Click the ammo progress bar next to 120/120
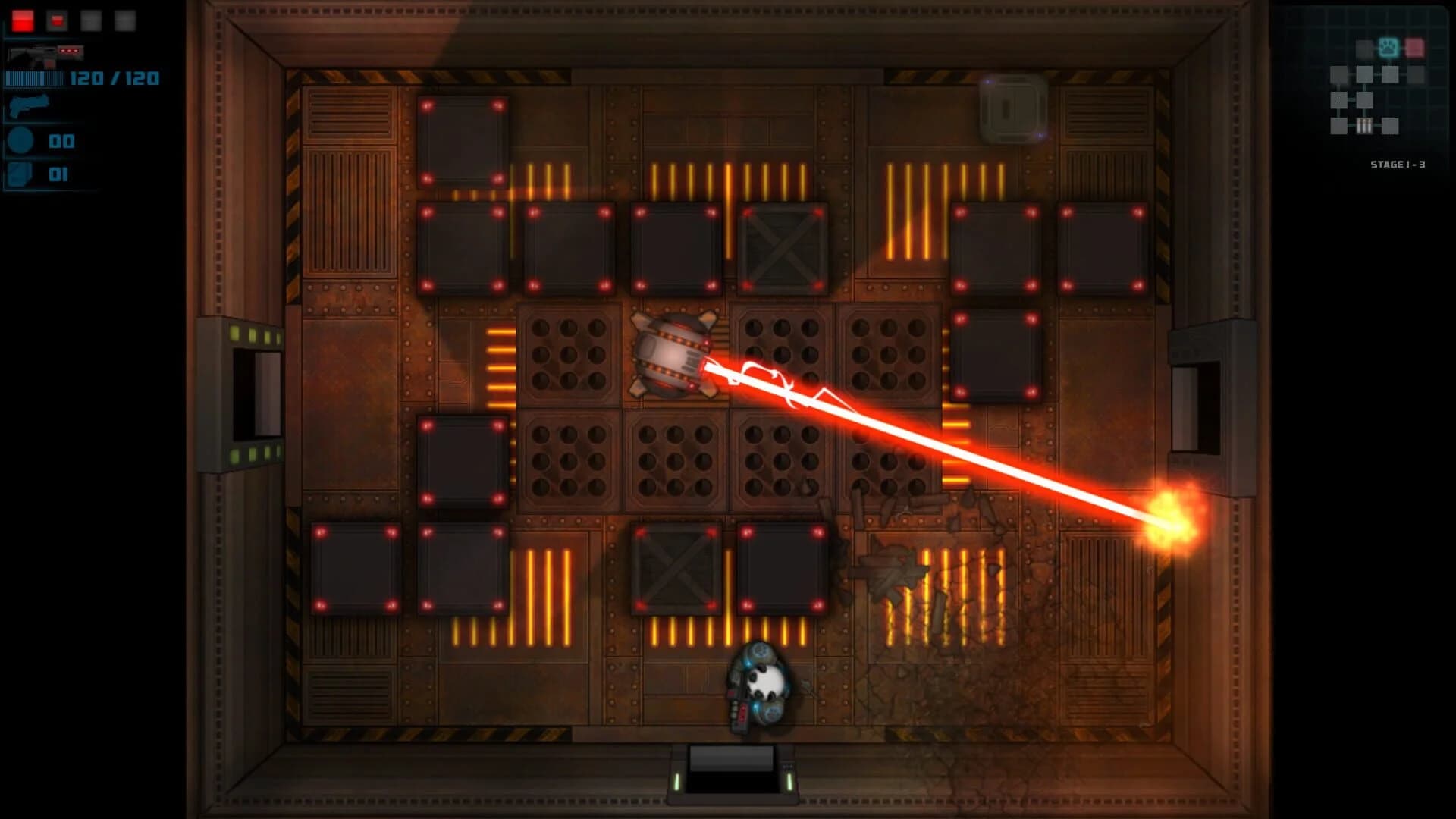The width and height of the screenshot is (1456, 819). point(35,79)
